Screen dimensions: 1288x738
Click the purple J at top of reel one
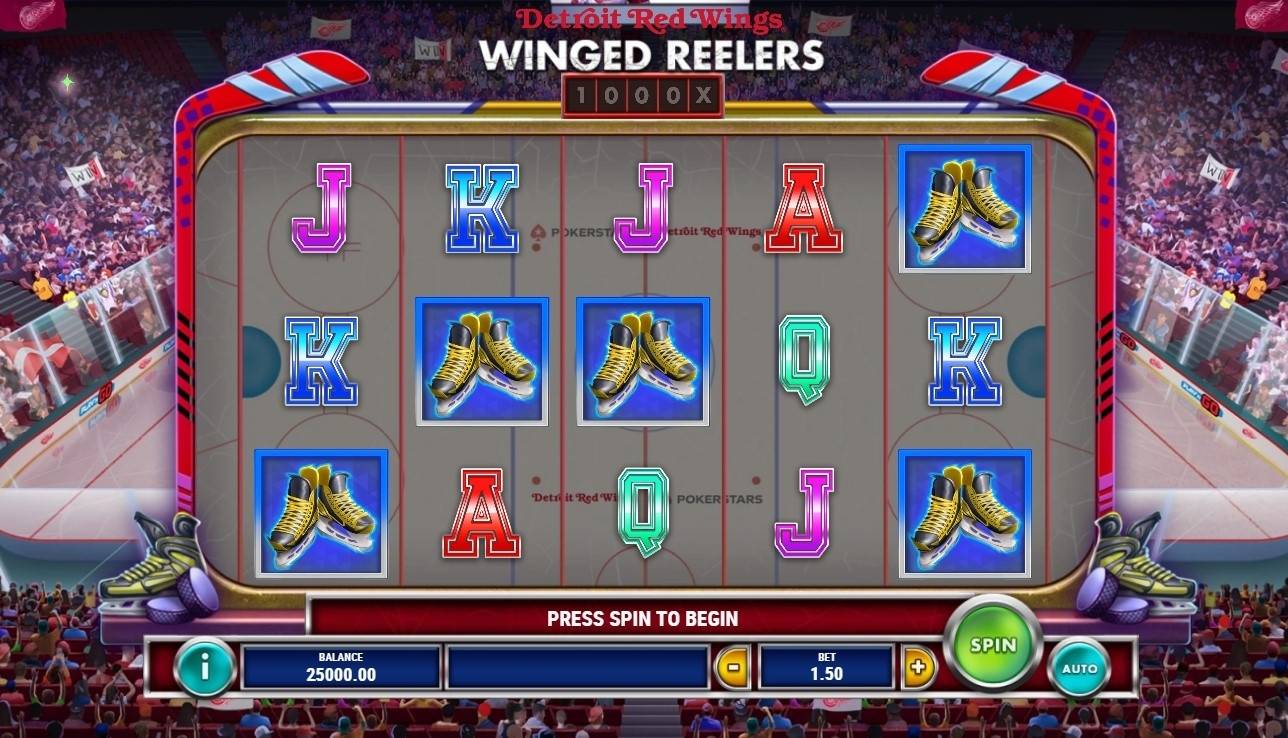(321, 206)
